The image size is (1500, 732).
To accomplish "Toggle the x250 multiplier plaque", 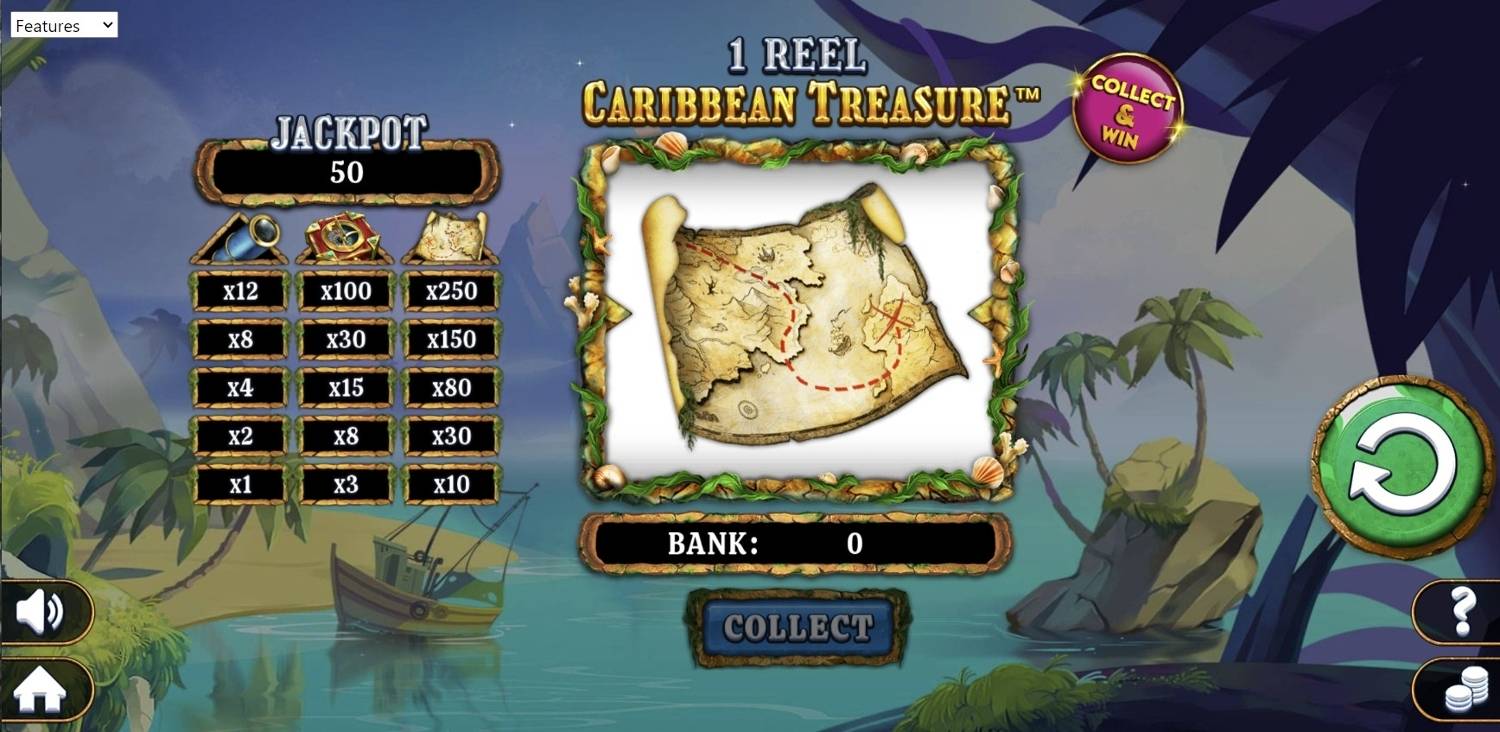I will tap(451, 291).
